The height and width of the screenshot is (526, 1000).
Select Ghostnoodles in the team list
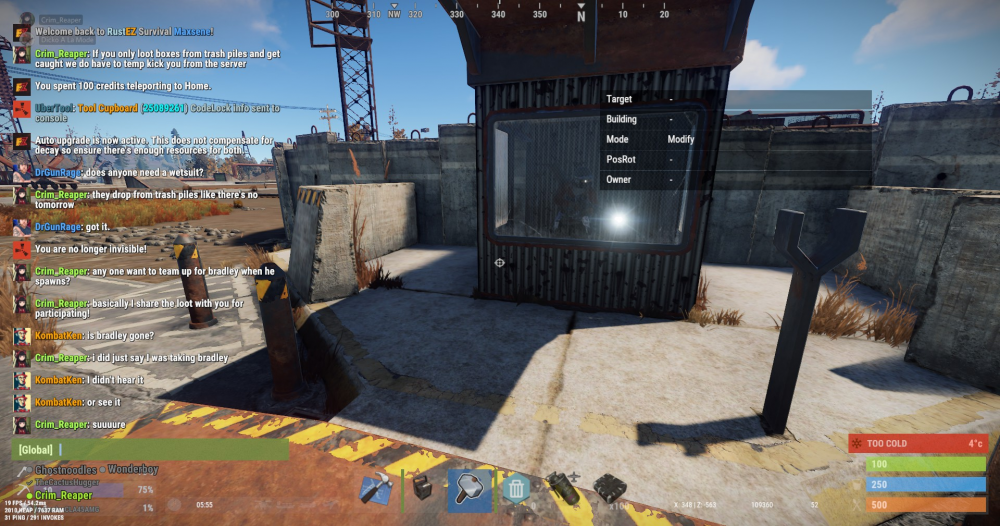click(x=64, y=468)
